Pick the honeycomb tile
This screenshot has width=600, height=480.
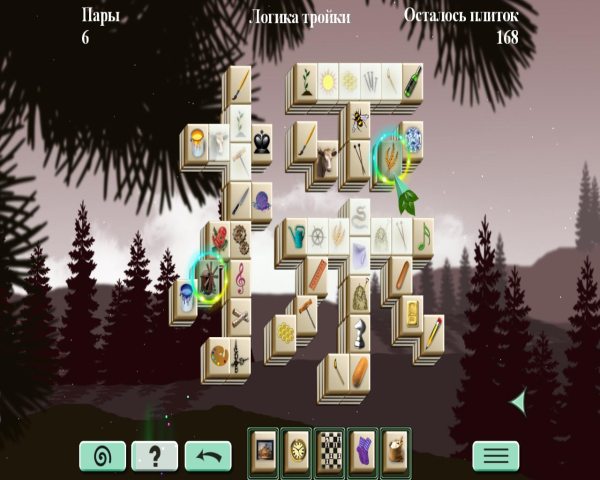pos(285,331)
